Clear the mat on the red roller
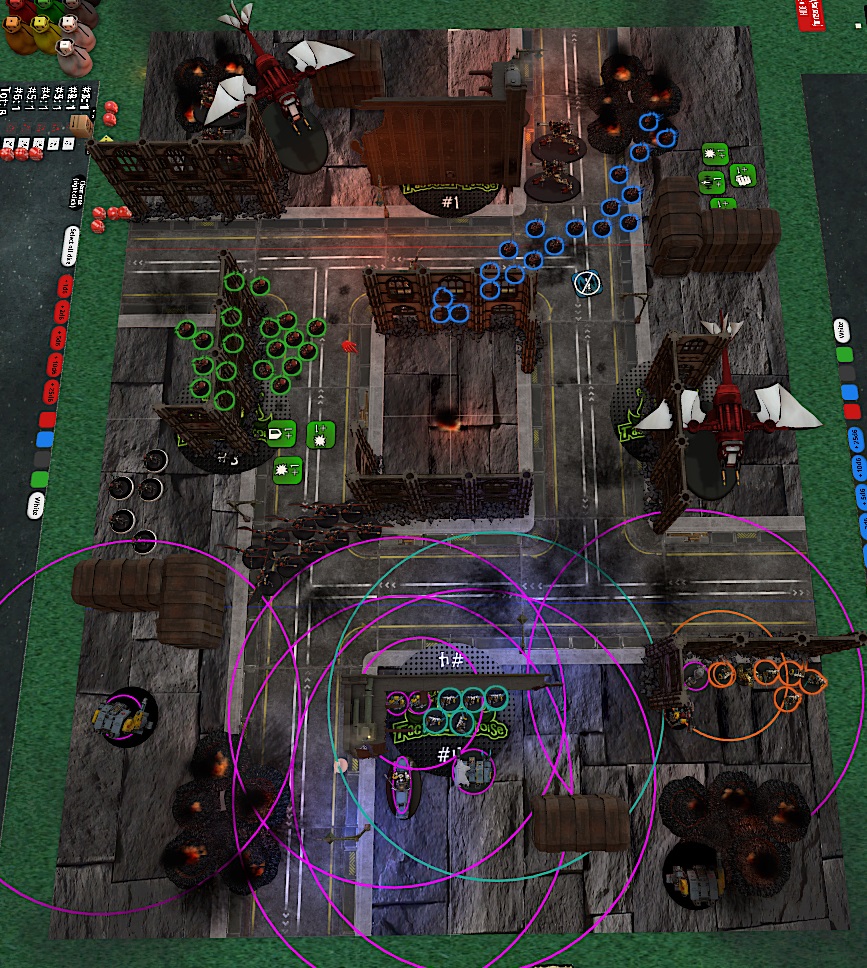The width and height of the screenshot is (867, 968). pos(79,192)
